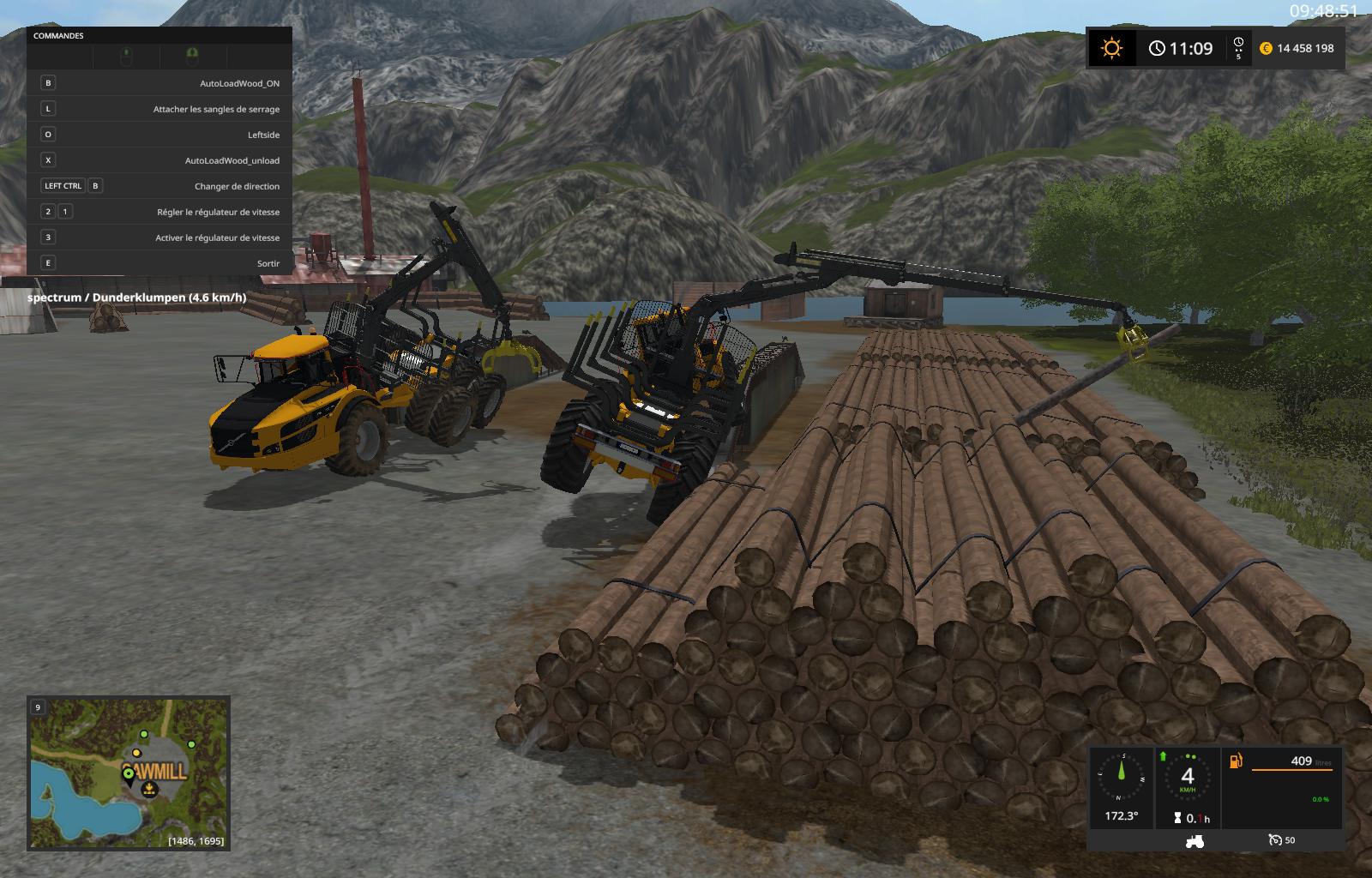Select the Leftside command row
Viewport: 1372px width, 878px height.
pyautogui.click(x=159, y=135)
